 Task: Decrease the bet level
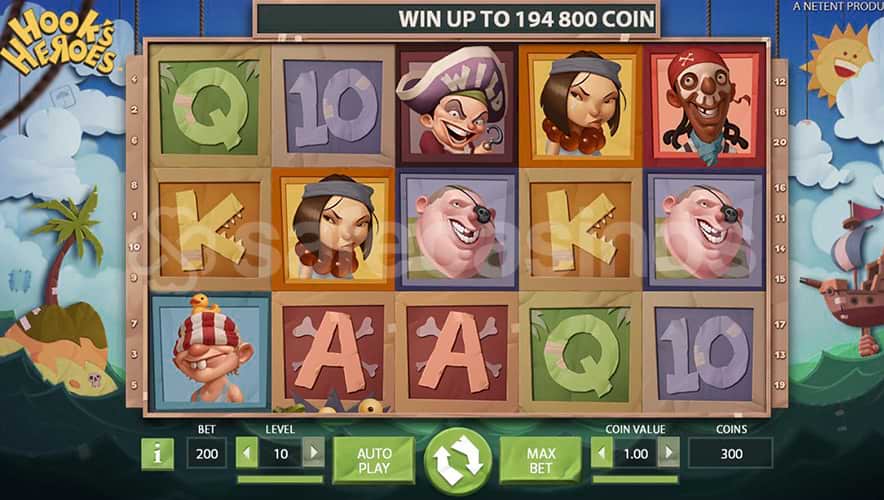(247, 454)
